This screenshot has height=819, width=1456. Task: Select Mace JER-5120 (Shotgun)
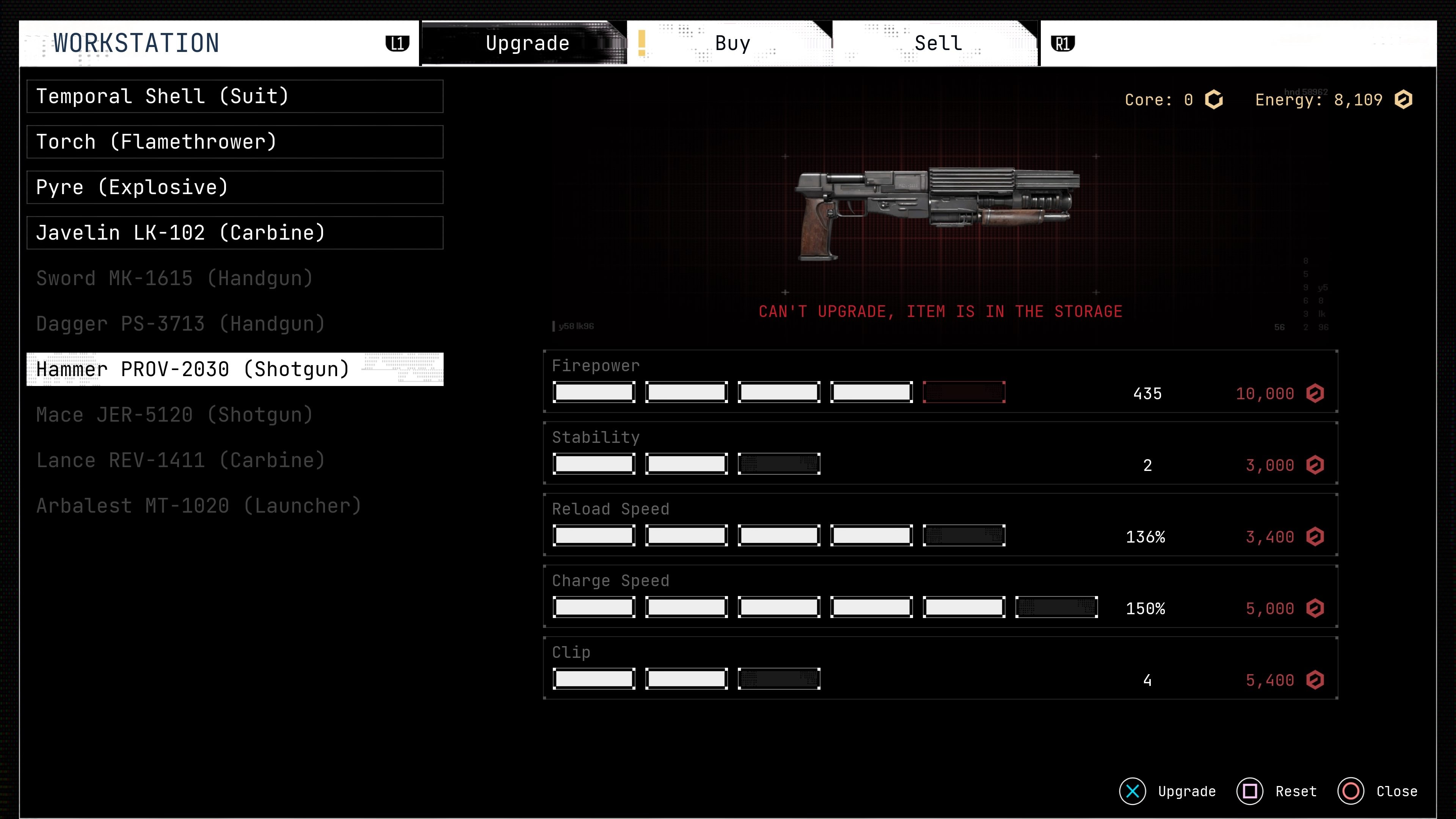click(235, 415)
